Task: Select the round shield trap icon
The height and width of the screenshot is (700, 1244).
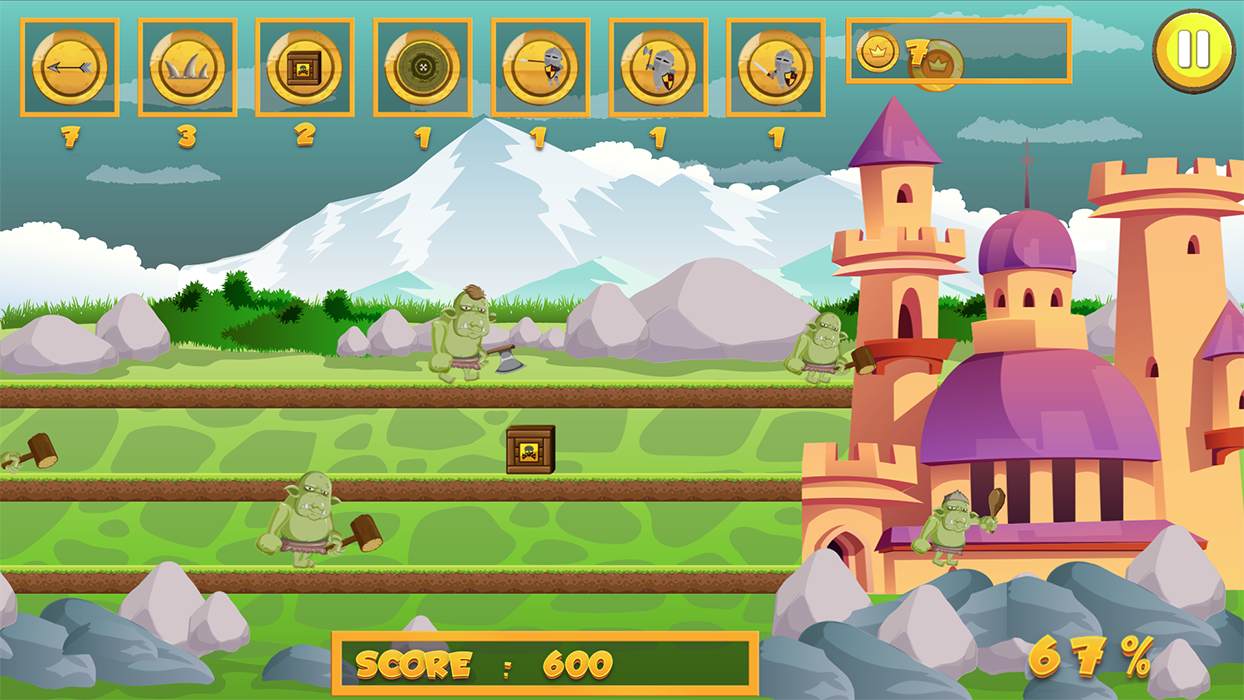Action: [x=422, y=68]
